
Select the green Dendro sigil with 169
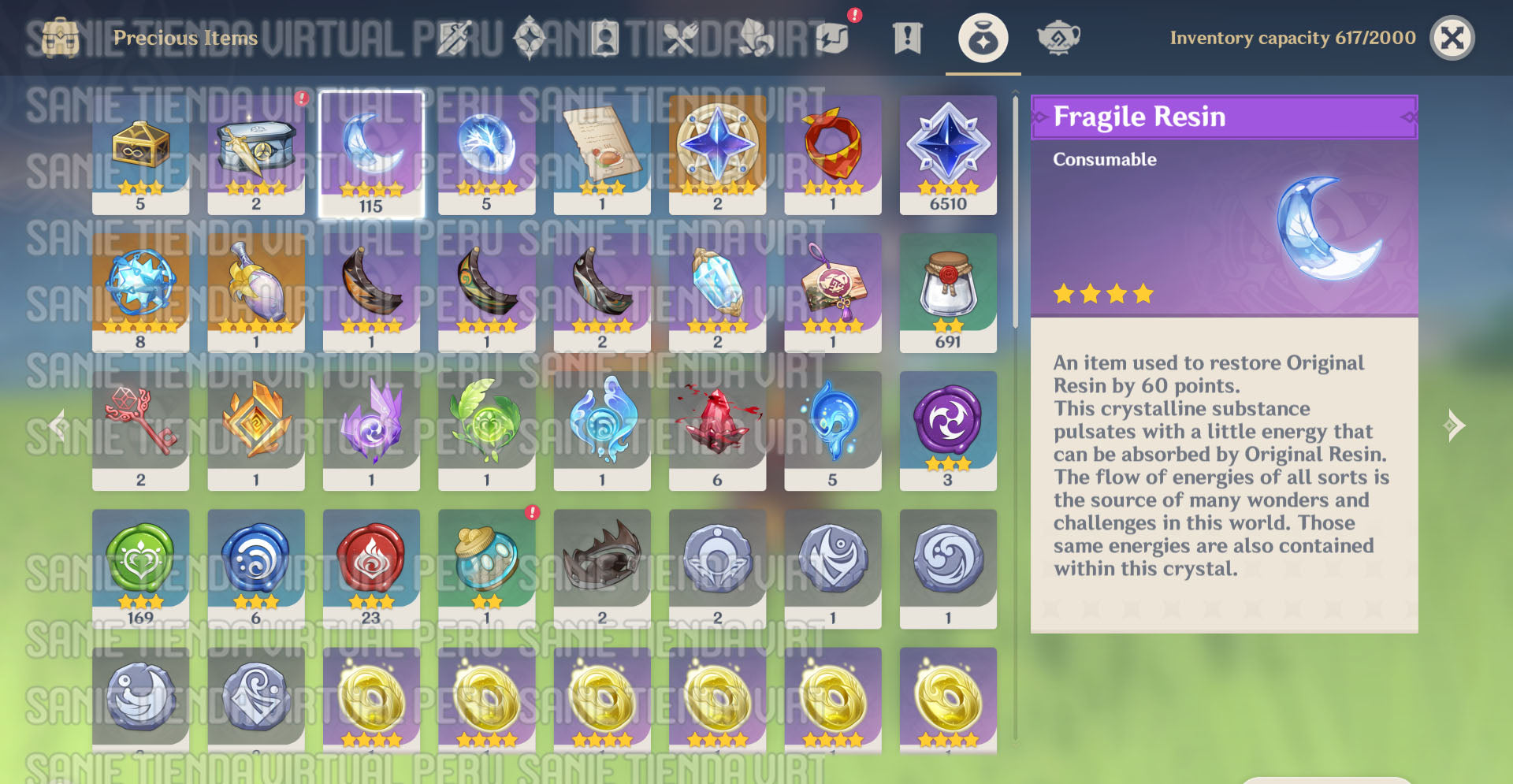tap(140, 568)
